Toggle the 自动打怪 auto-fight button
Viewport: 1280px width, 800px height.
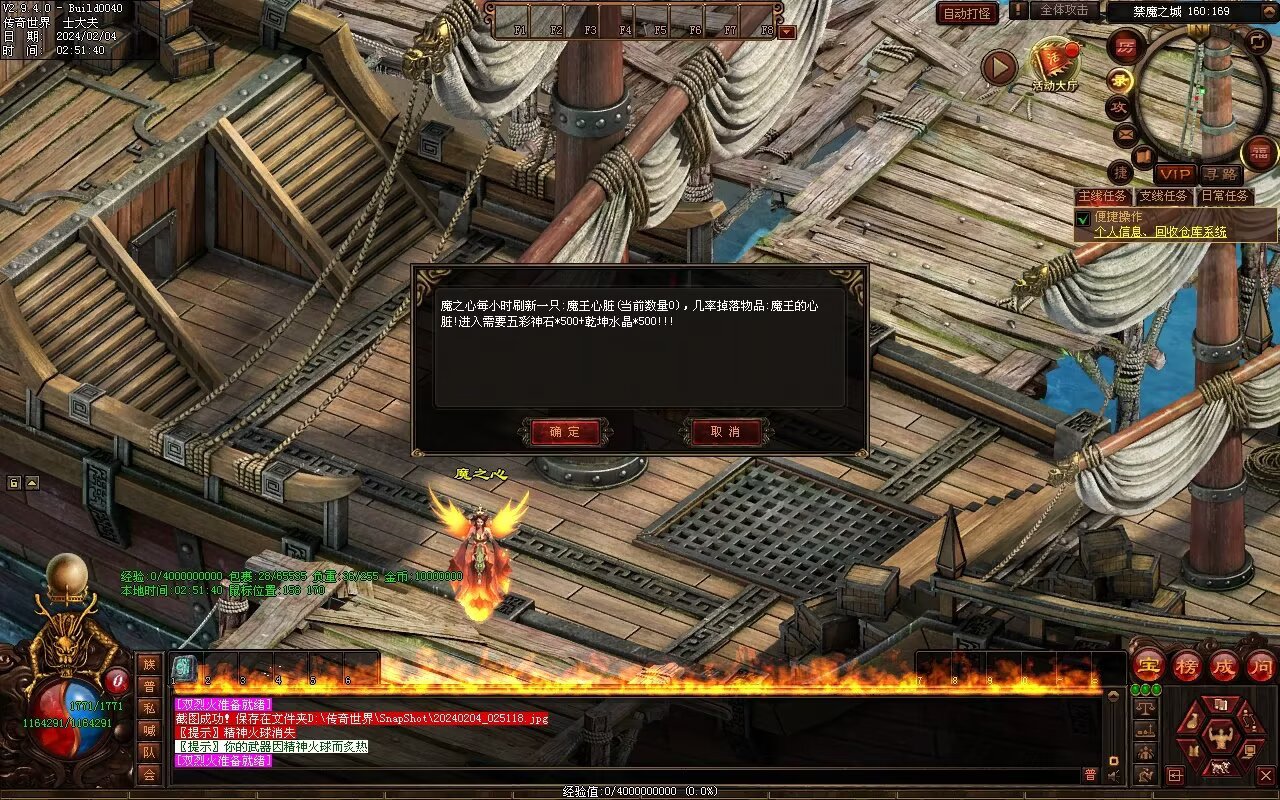coord(967,13)
